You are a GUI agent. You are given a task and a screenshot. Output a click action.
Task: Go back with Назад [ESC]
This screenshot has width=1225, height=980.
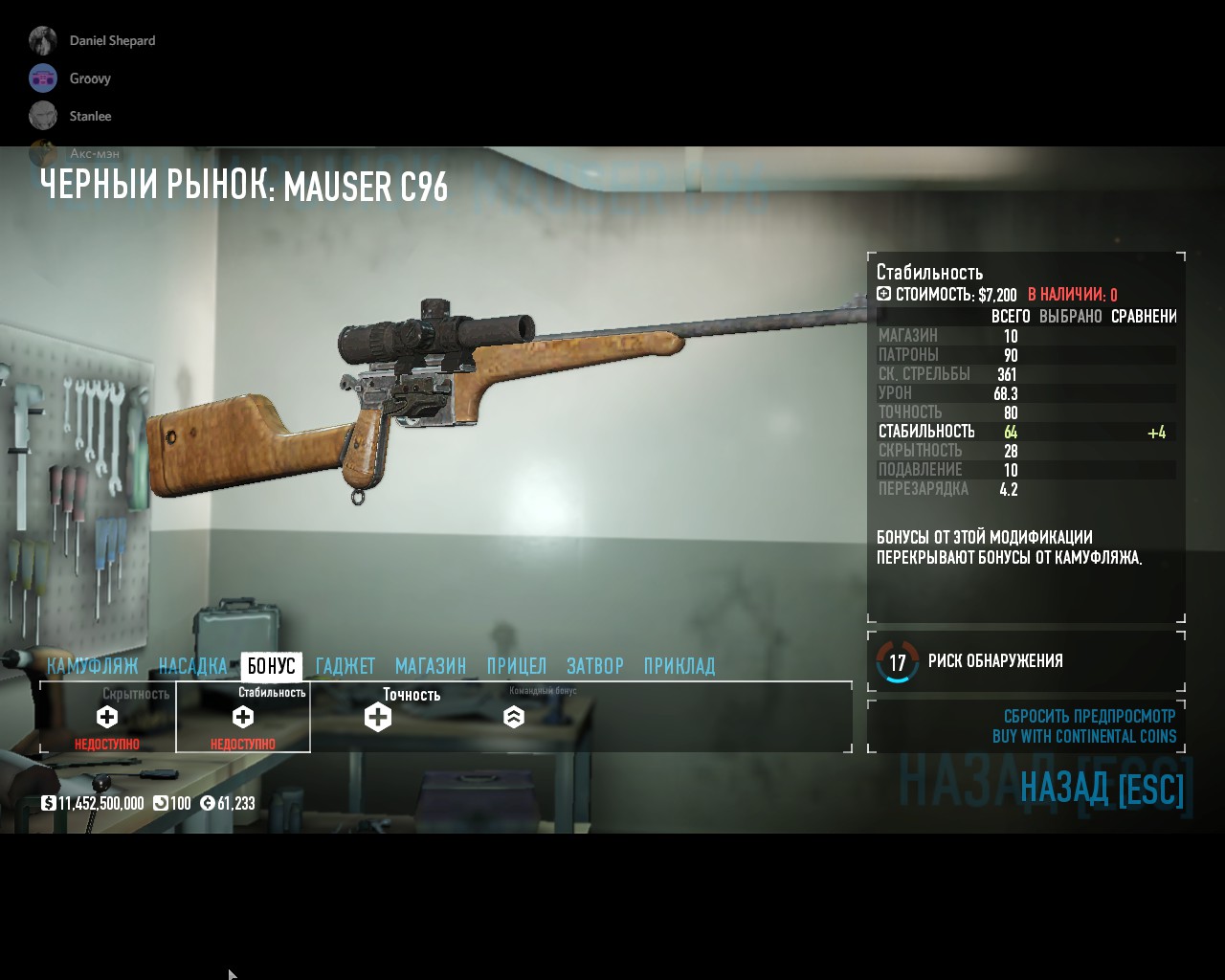point(1102,789)
